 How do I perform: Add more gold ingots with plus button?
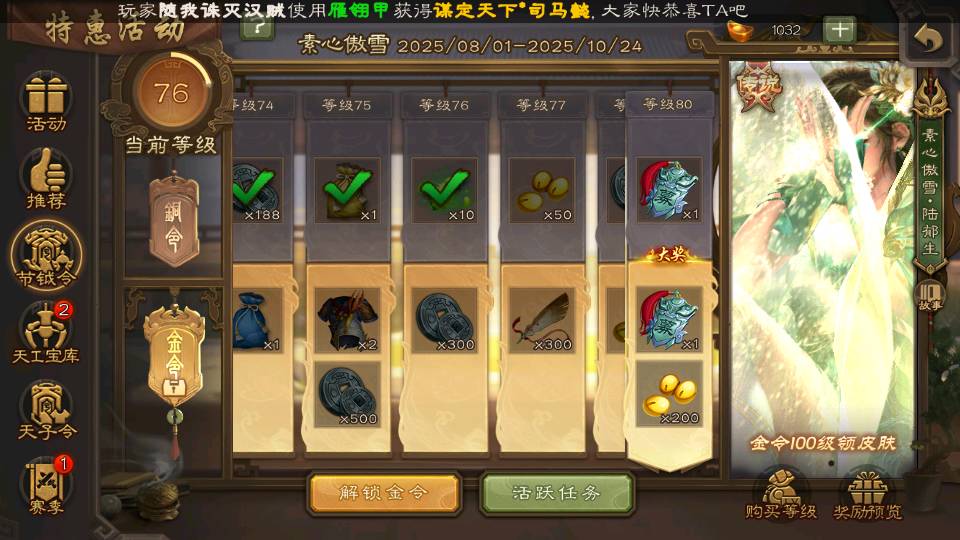839,29
